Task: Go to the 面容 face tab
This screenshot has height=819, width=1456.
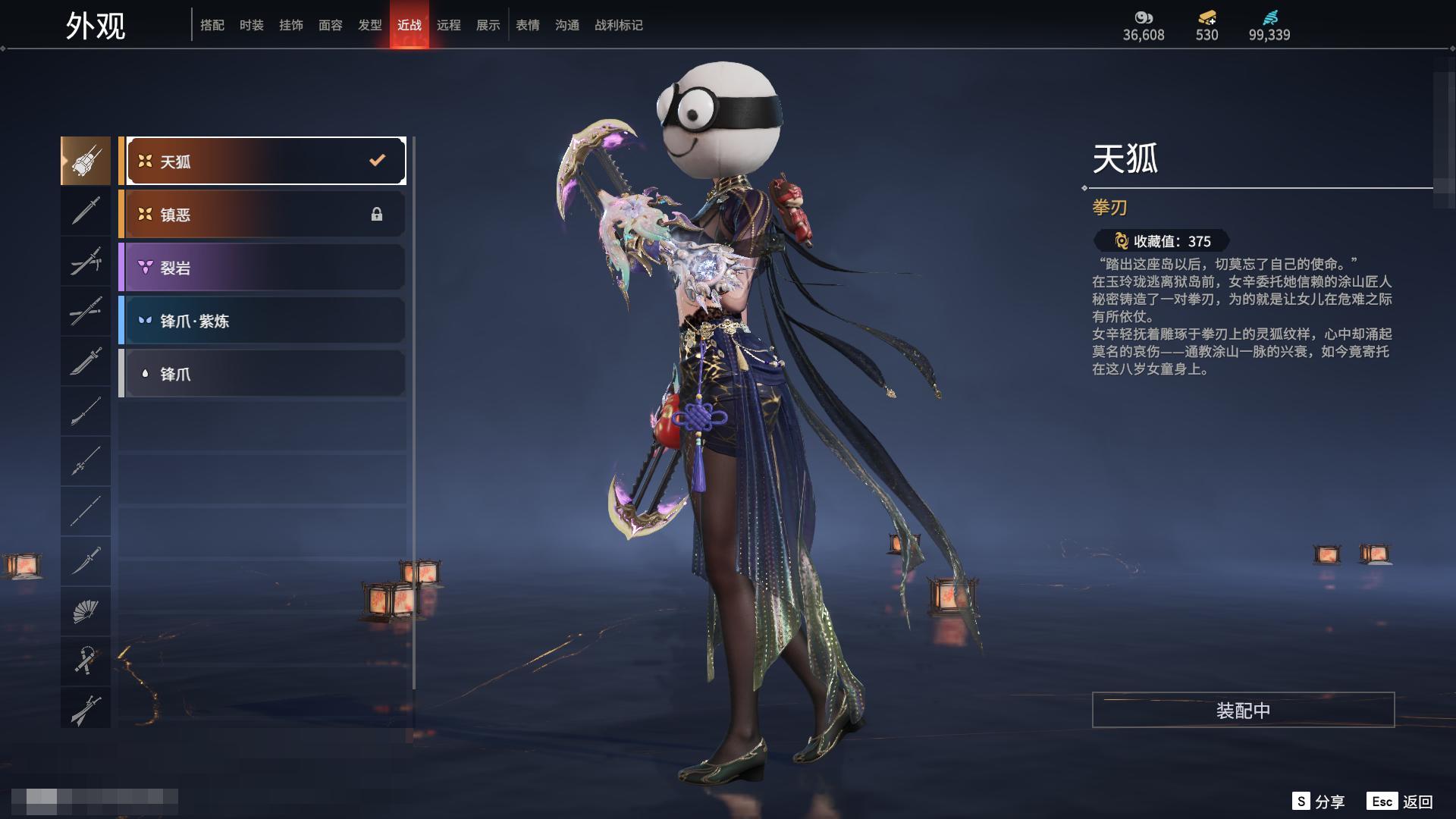Action: point(331,25)
